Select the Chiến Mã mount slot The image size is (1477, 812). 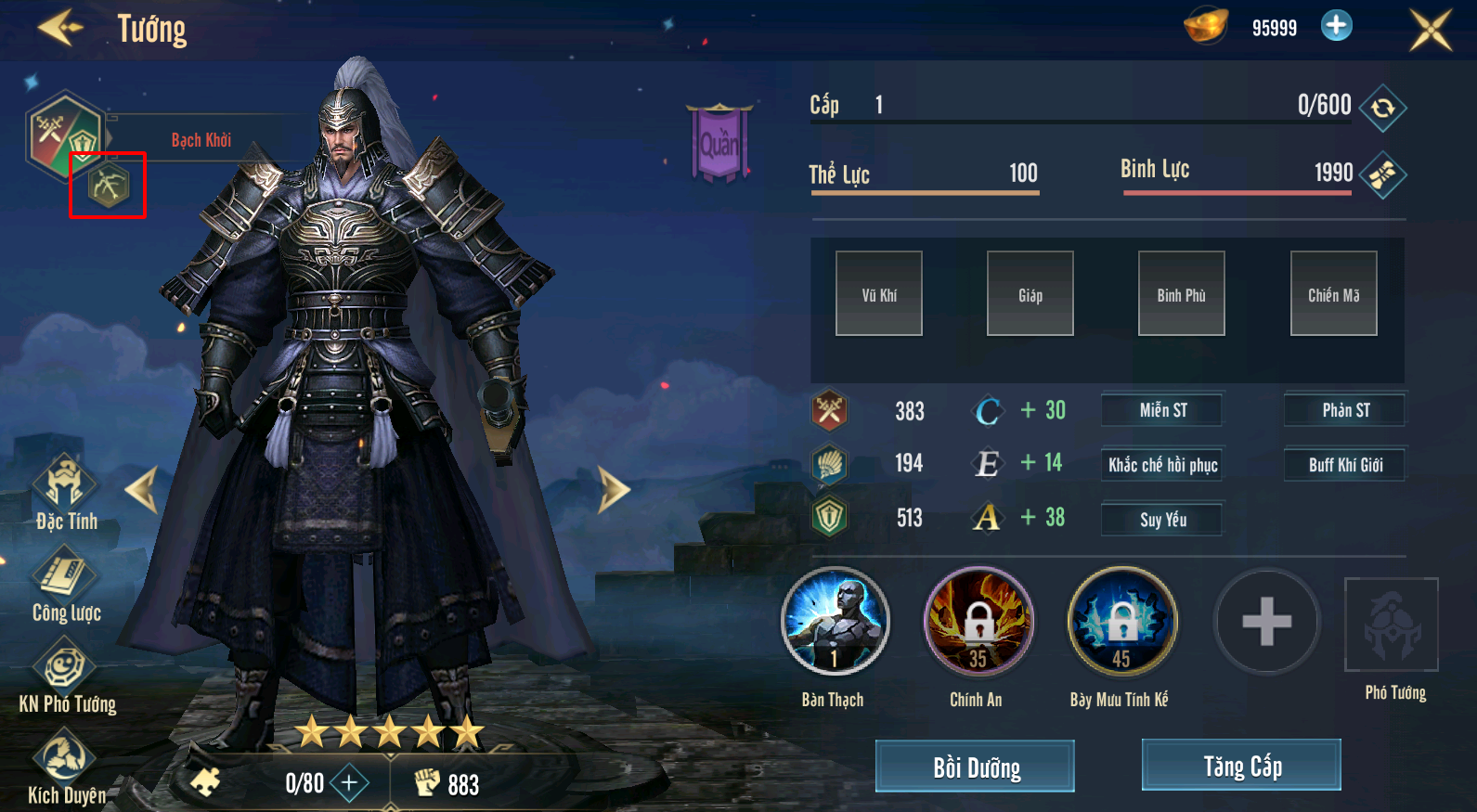click(x=1333, y=293)
